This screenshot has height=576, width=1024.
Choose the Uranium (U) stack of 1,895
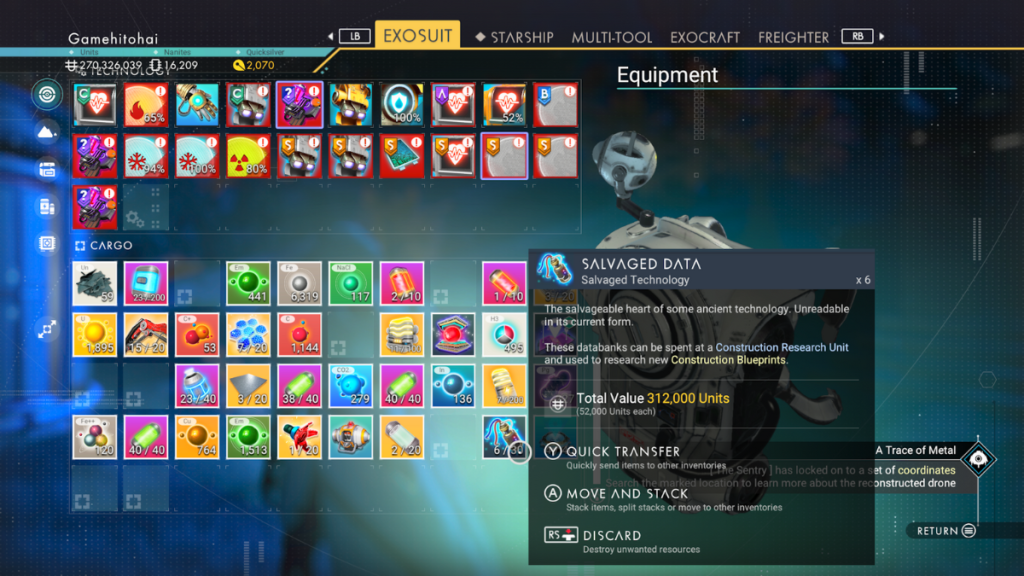pos(95,334)
